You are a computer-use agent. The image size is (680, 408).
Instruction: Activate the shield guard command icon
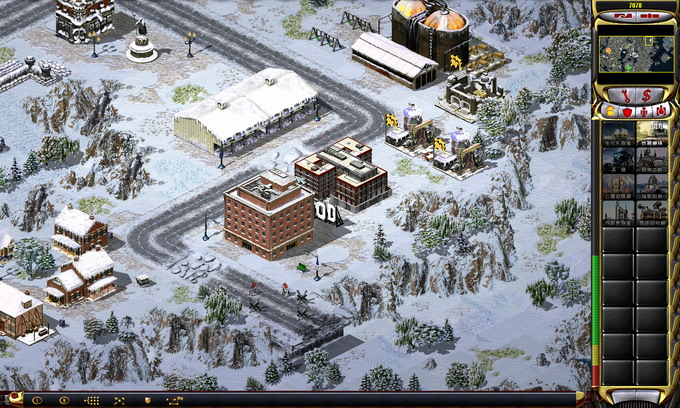[148, 401]
